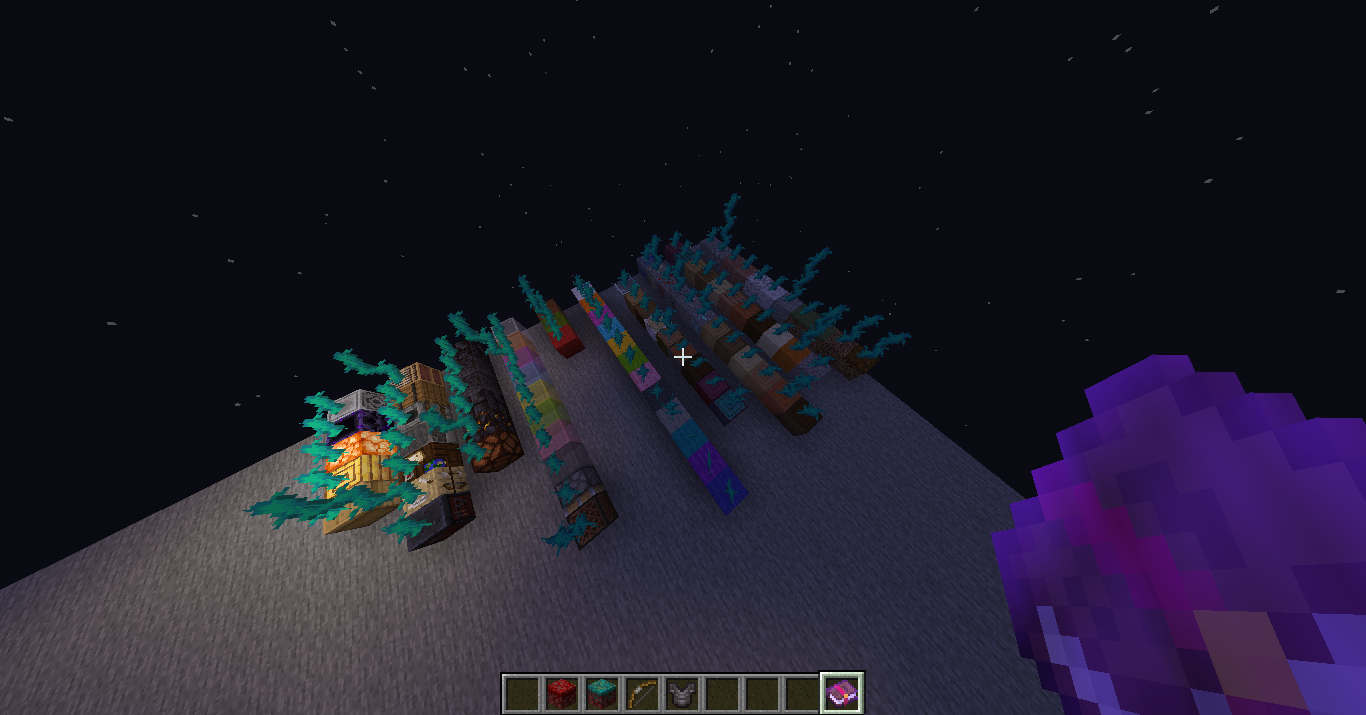The image size is (1366, 715).
Task: Select the teal warped nylium block slot
Action: tap(602, 693)
